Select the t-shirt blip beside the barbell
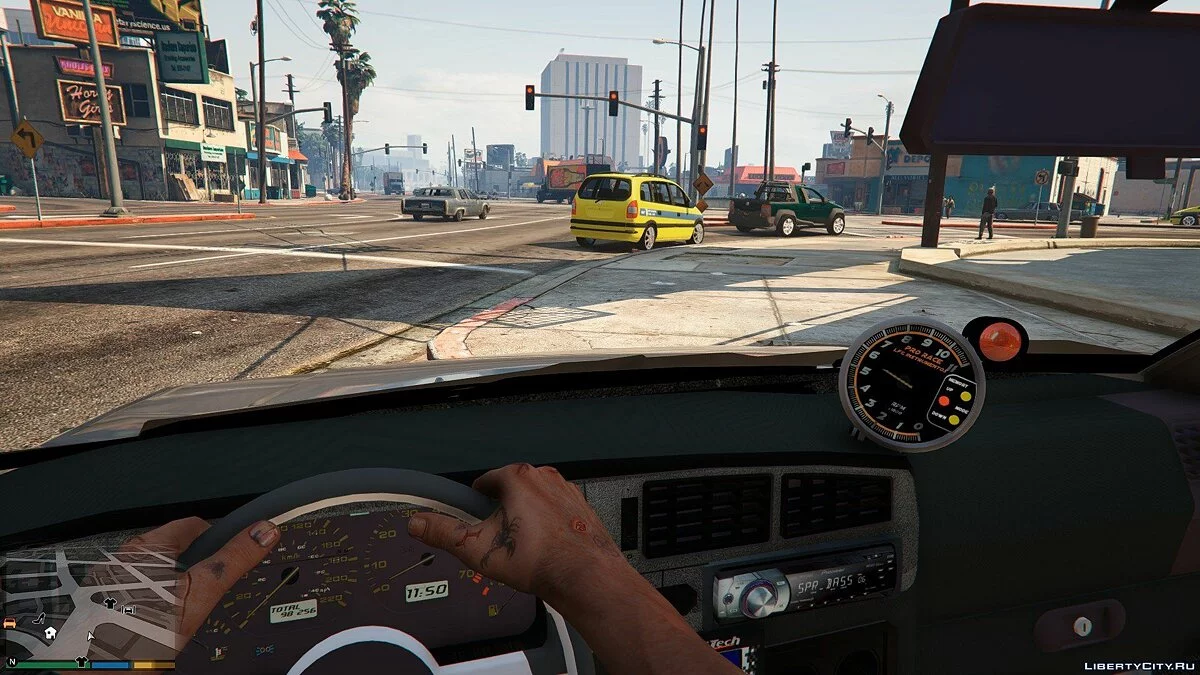The width and height of the screenshot is (1200, 675). coord(110,602)
